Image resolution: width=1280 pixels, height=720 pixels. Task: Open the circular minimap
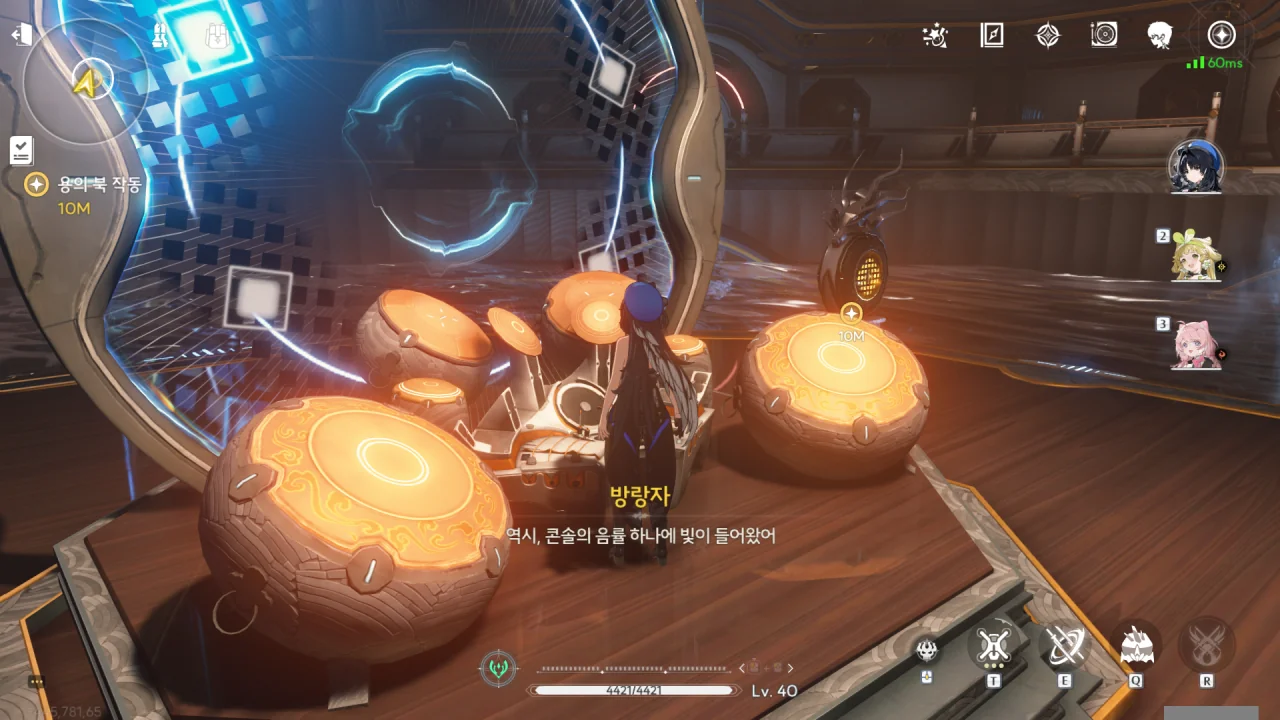click(x=85, y=78)
